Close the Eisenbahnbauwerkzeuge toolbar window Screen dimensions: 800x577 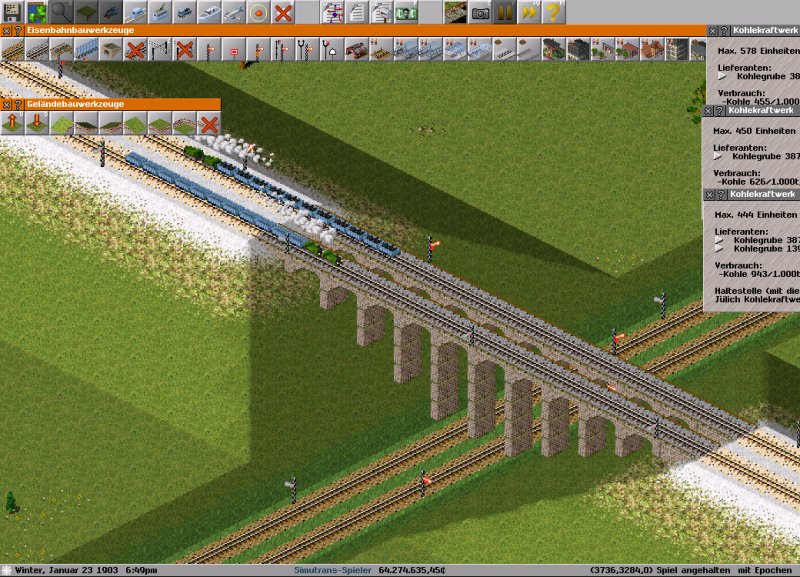click(x=5, y=31)
